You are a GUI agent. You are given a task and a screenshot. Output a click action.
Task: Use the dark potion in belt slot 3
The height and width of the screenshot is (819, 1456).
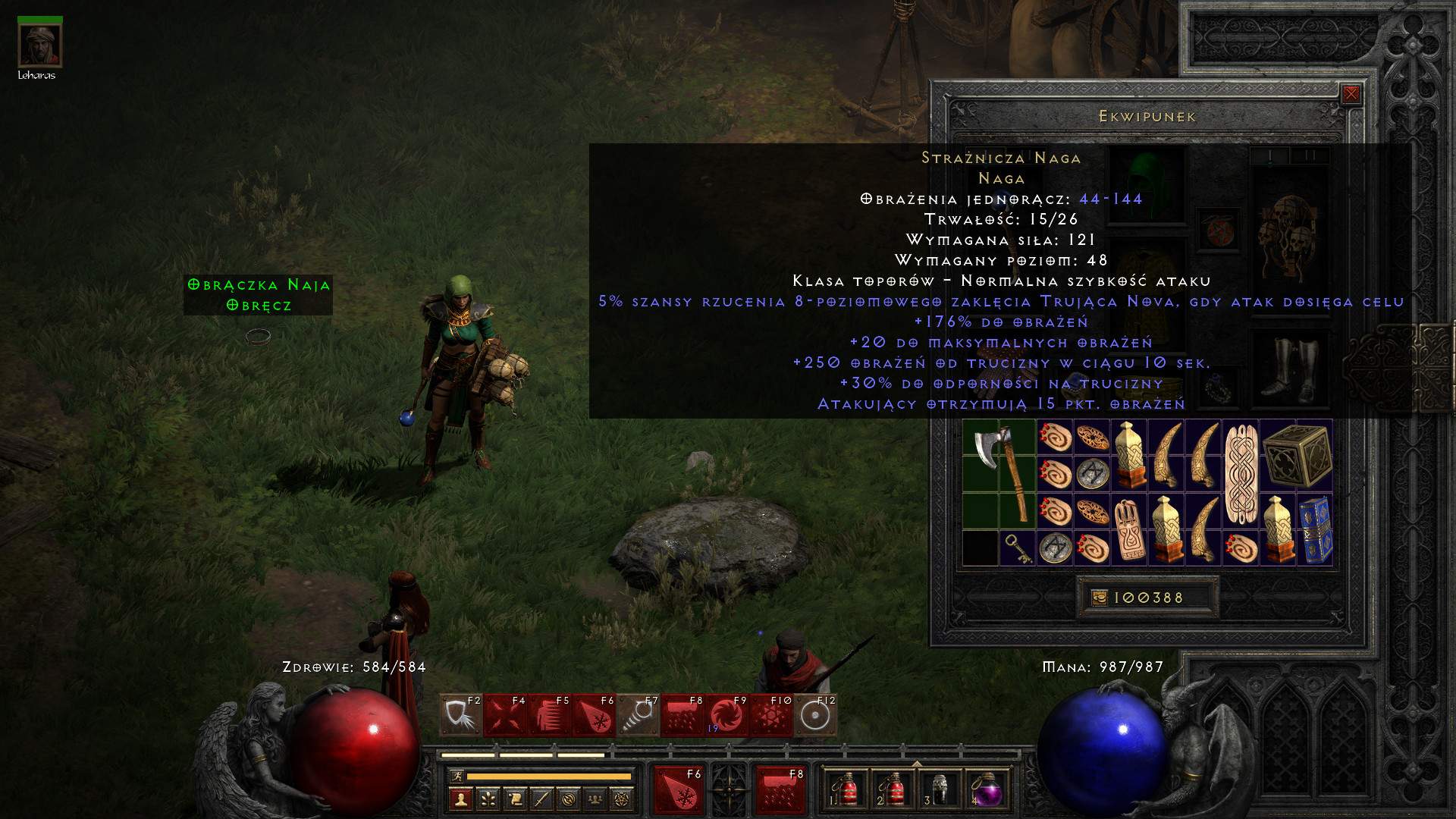pos(940,790)
